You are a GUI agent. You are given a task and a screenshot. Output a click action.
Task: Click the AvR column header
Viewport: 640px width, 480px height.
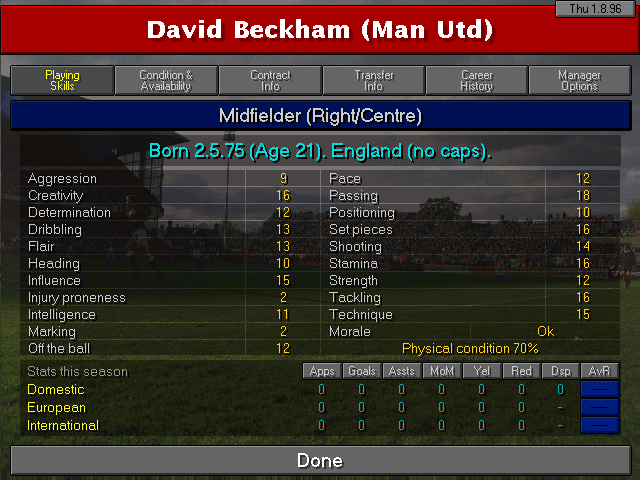(600, 371)
